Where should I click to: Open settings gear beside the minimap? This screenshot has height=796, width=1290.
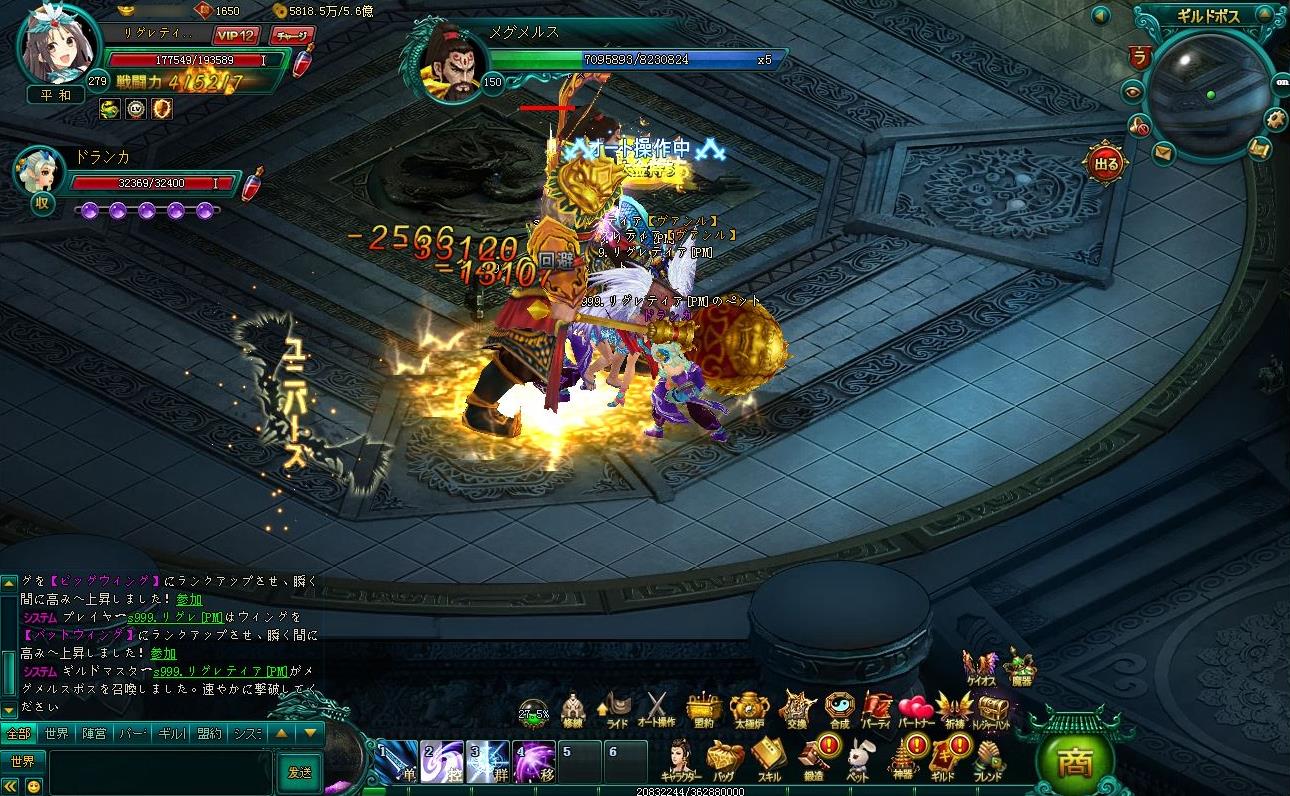[1274, 118]
